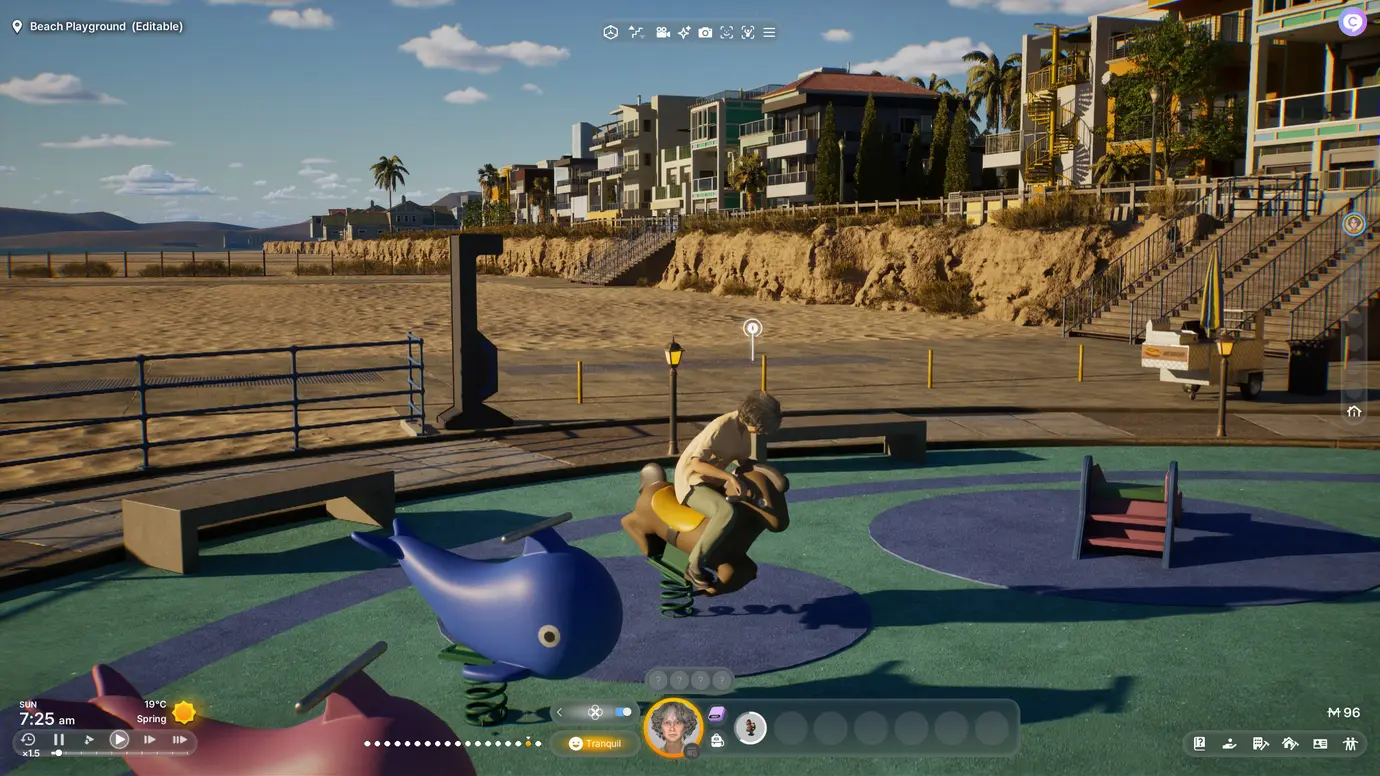Click the purple chat bubble icon
This screenshot has height=776, width=1380.
[716, 714]
